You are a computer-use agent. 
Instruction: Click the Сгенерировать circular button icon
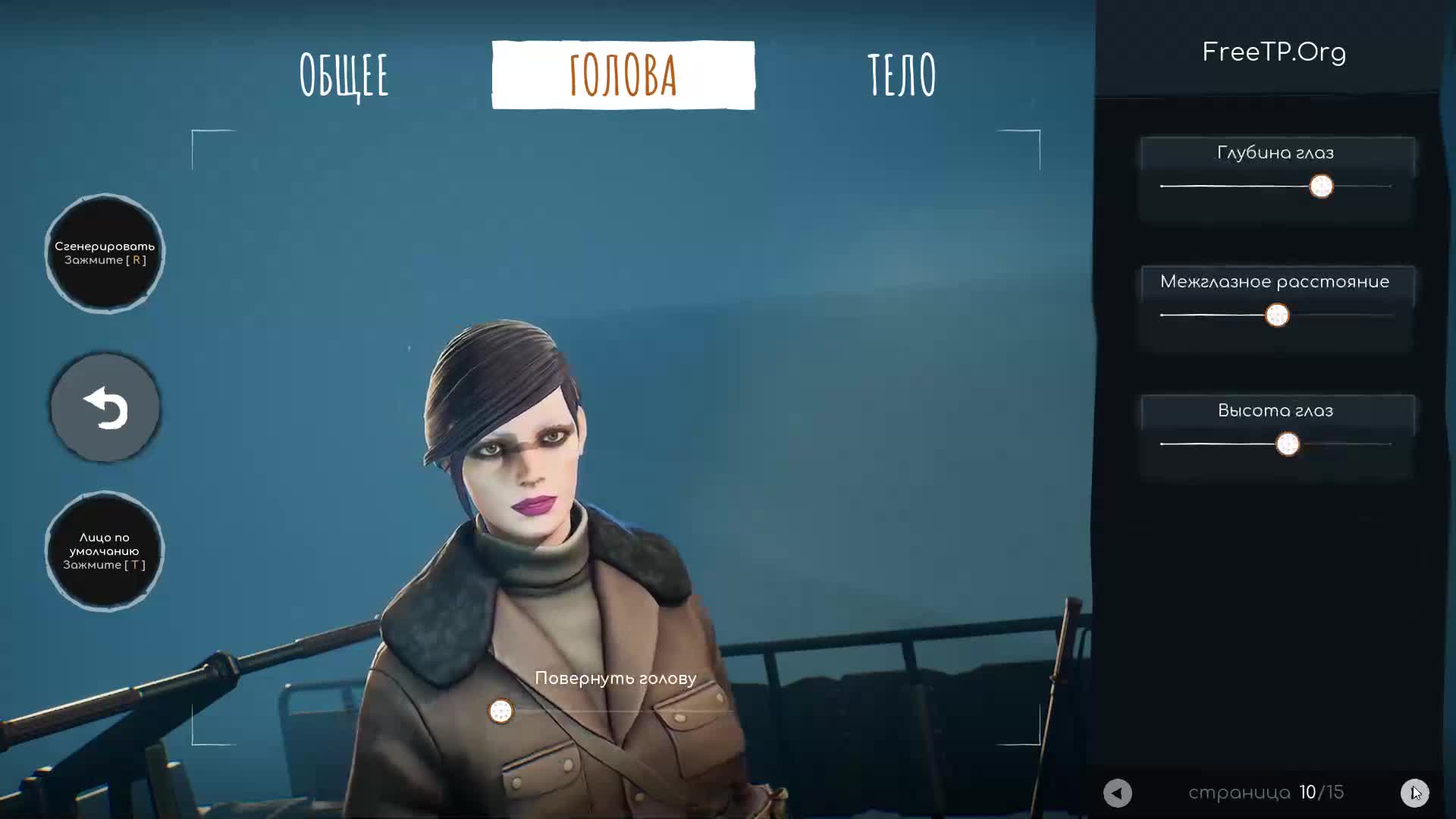105,253
